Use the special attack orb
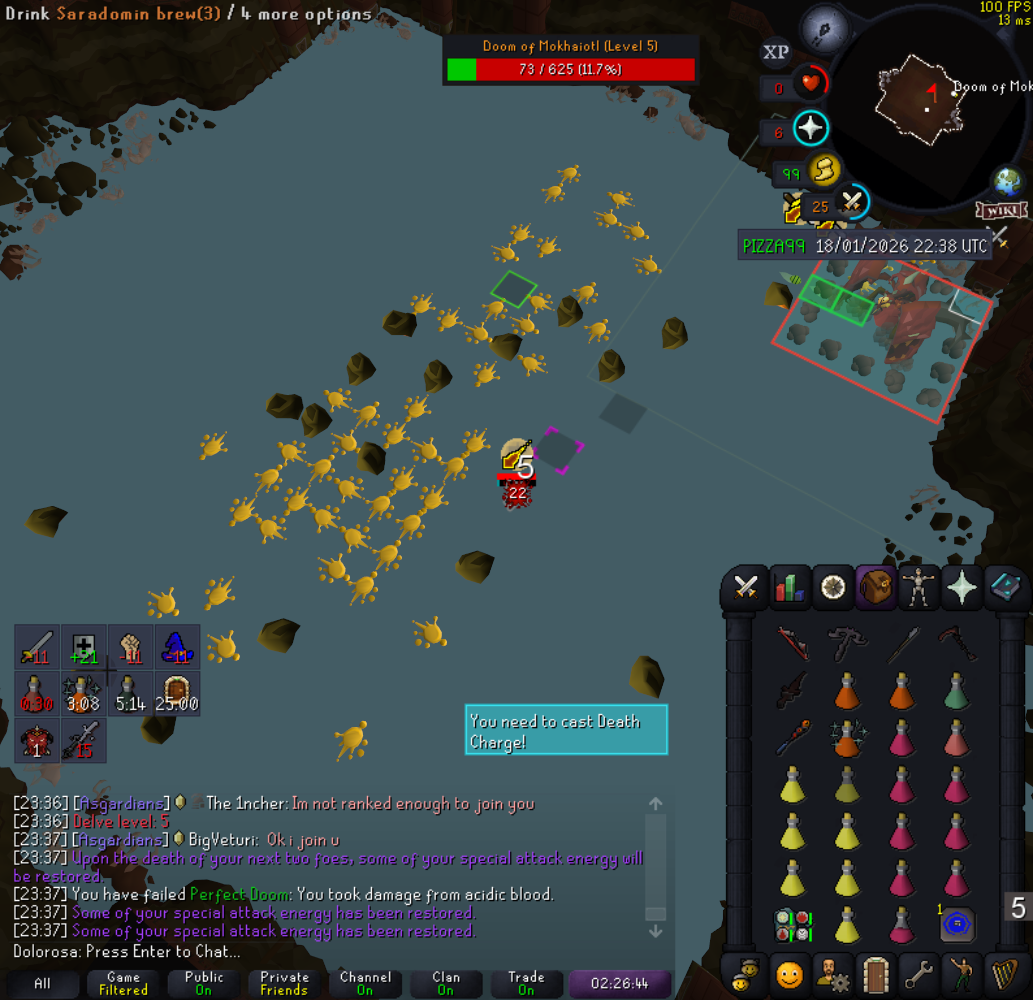Image resolution: width=1033 pixels, height=1000 pixels. [851, 203]
